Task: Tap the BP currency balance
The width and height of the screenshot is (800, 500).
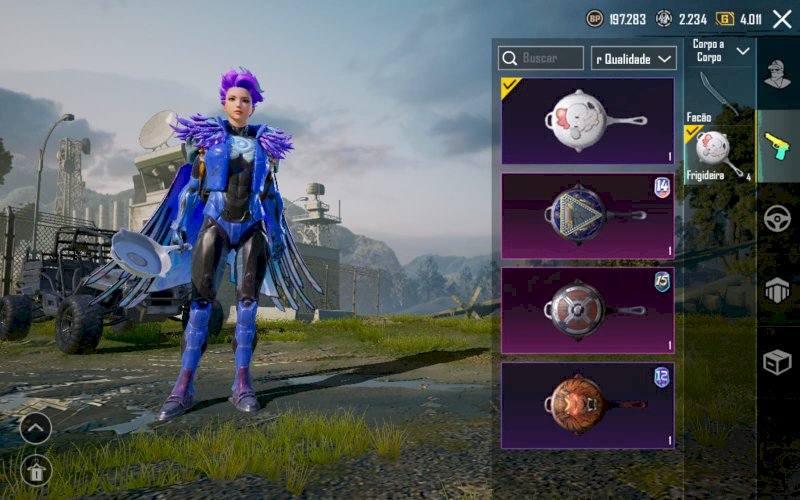Action: (x=617, y=19)
